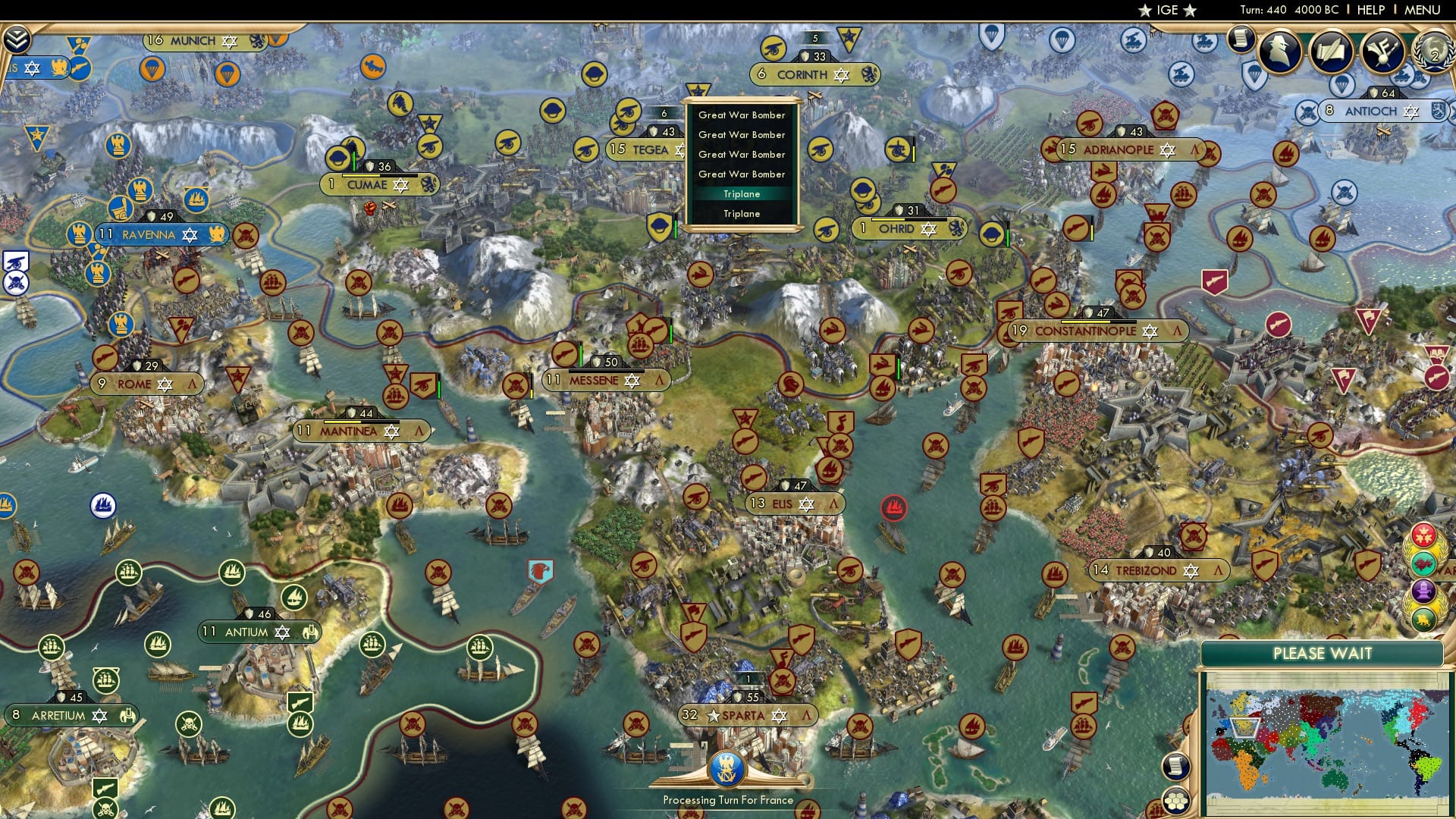Select Triplane from the unit stack list
This screenshot has height=819, width=1456.
pos(741,193)
